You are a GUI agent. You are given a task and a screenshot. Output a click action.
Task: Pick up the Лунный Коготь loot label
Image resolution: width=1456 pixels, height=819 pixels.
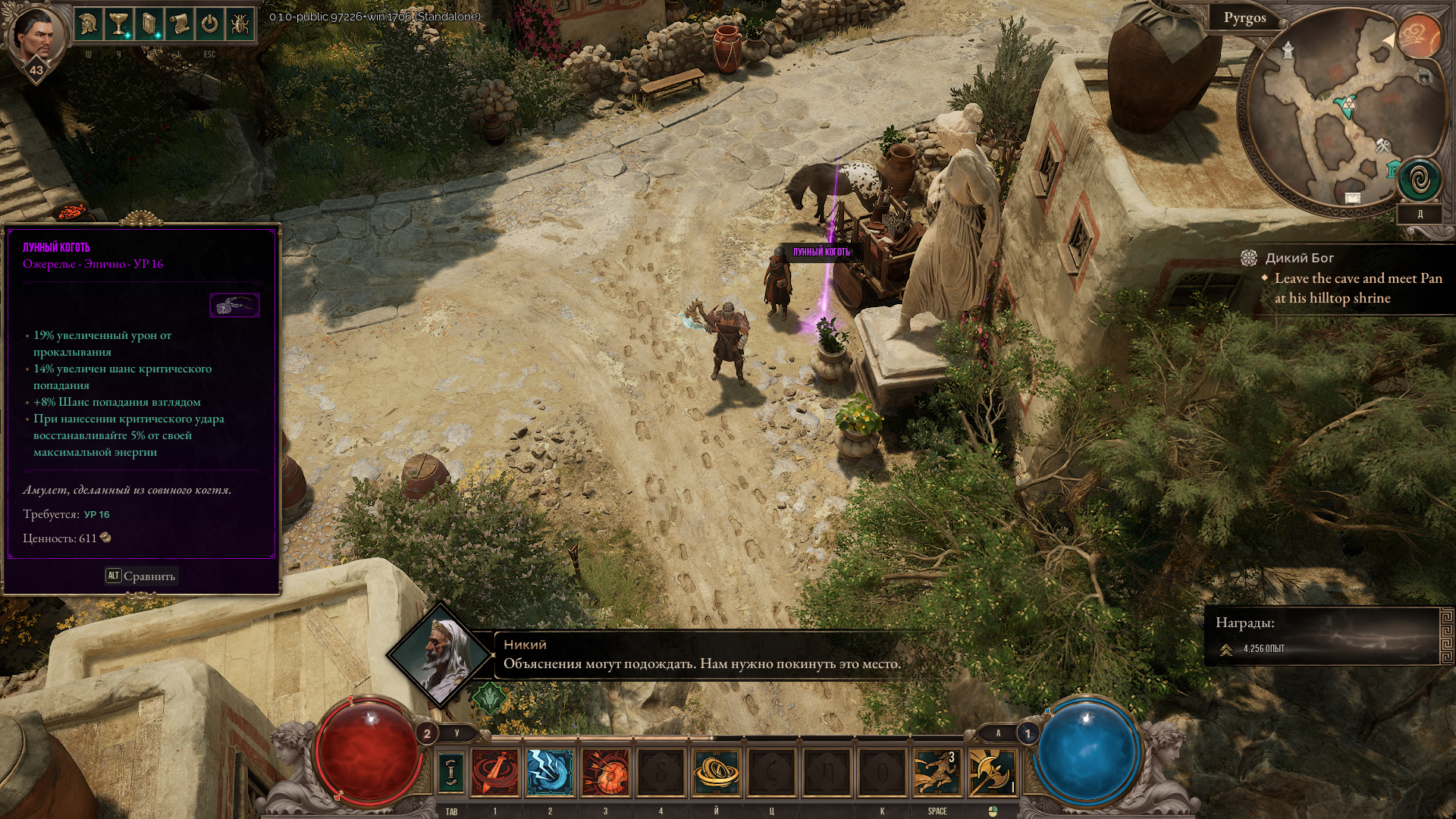pyautogui.click(x=821, y=252)
